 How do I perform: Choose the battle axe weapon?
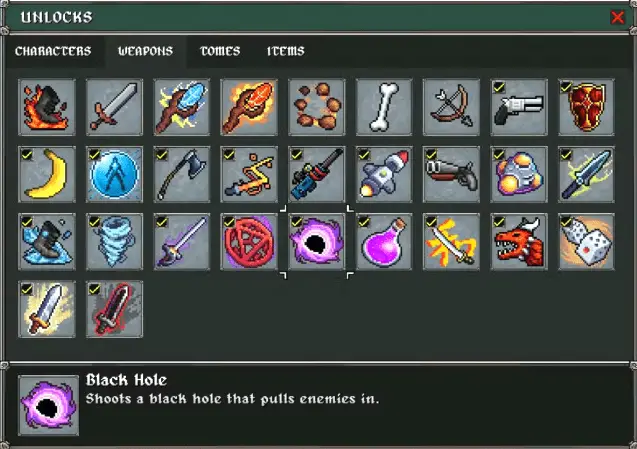(x=182, y=174)
